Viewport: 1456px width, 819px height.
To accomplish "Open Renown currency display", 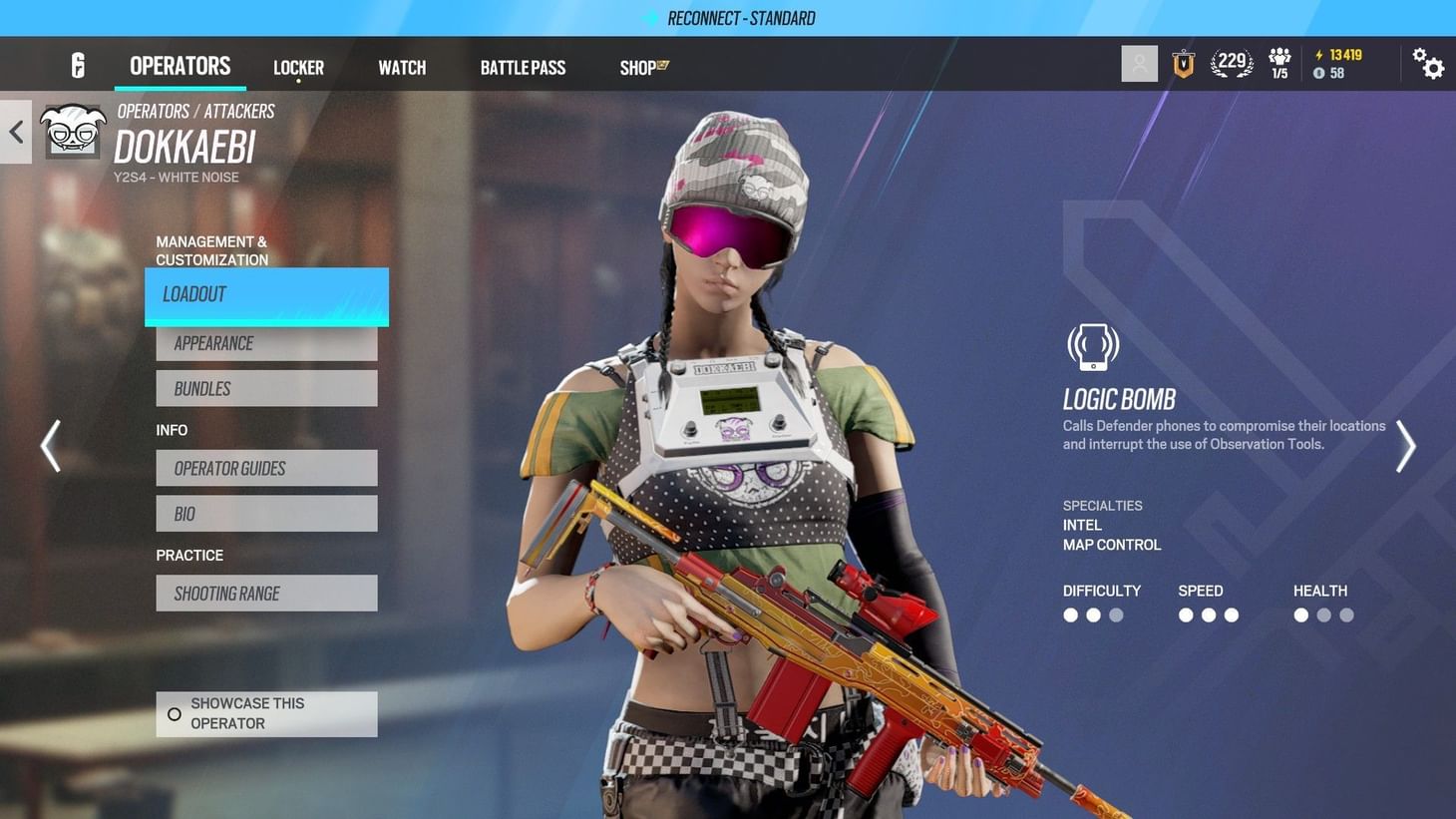I will (1337, 56).
